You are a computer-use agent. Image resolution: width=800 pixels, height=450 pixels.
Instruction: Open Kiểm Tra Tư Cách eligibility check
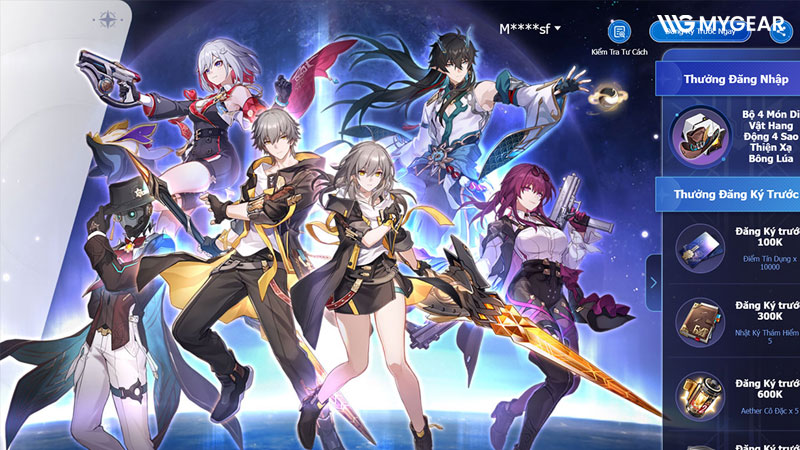point(619,31)
